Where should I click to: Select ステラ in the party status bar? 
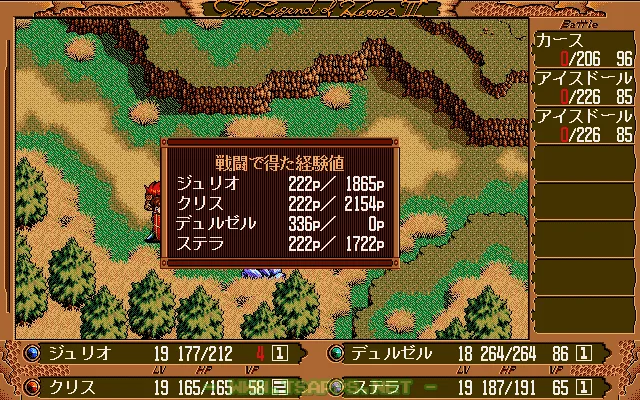coord(379,385)
